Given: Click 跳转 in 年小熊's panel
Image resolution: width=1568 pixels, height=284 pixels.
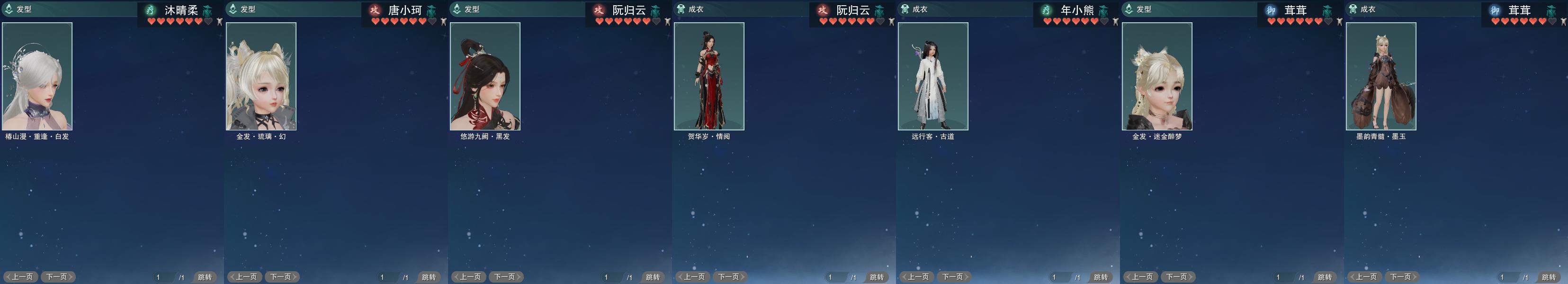Looking at the screenshot, I should pos(1101,277).
